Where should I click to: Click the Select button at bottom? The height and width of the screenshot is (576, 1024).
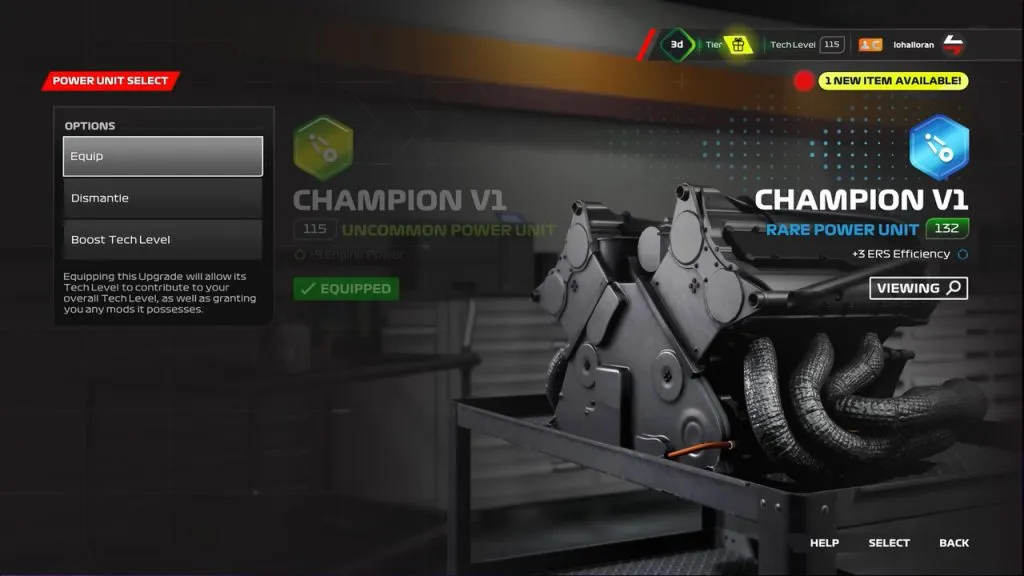tap(889, 543)
